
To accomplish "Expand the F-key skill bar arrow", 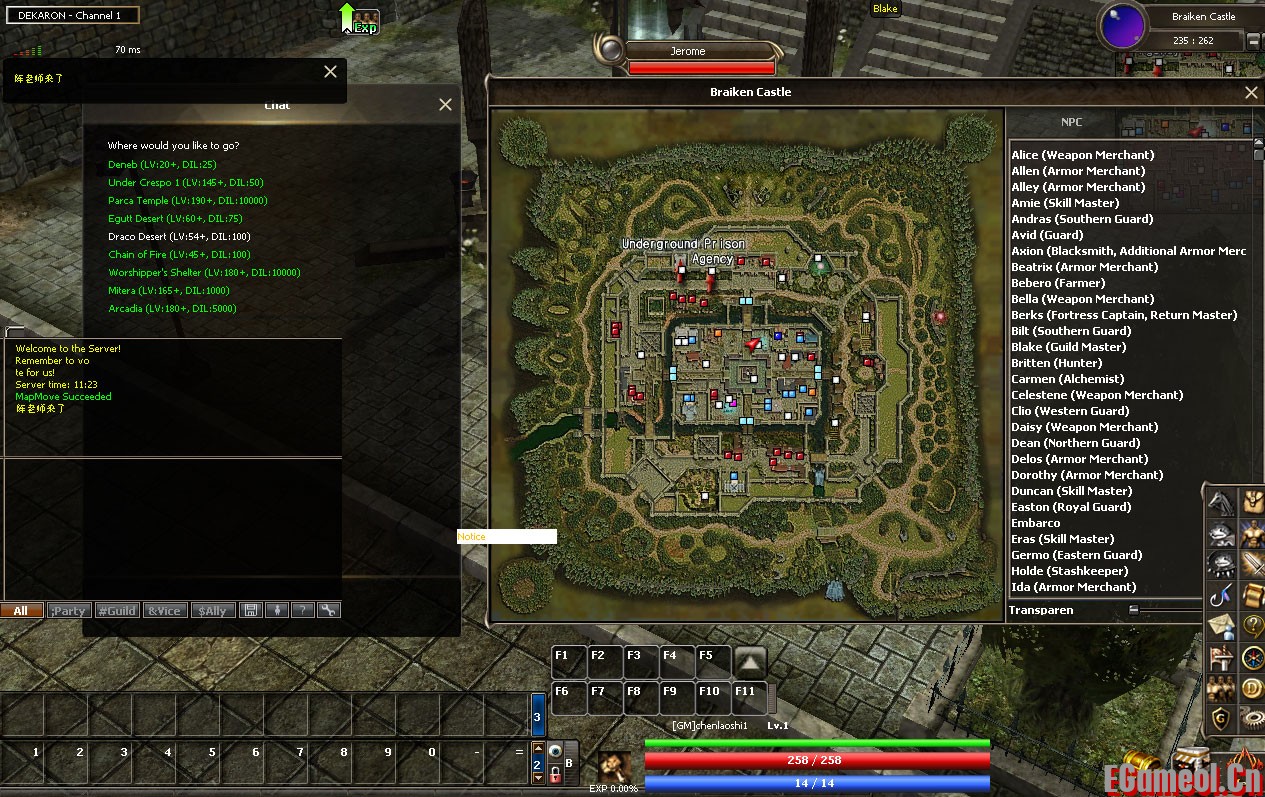I will pos(750,661).
